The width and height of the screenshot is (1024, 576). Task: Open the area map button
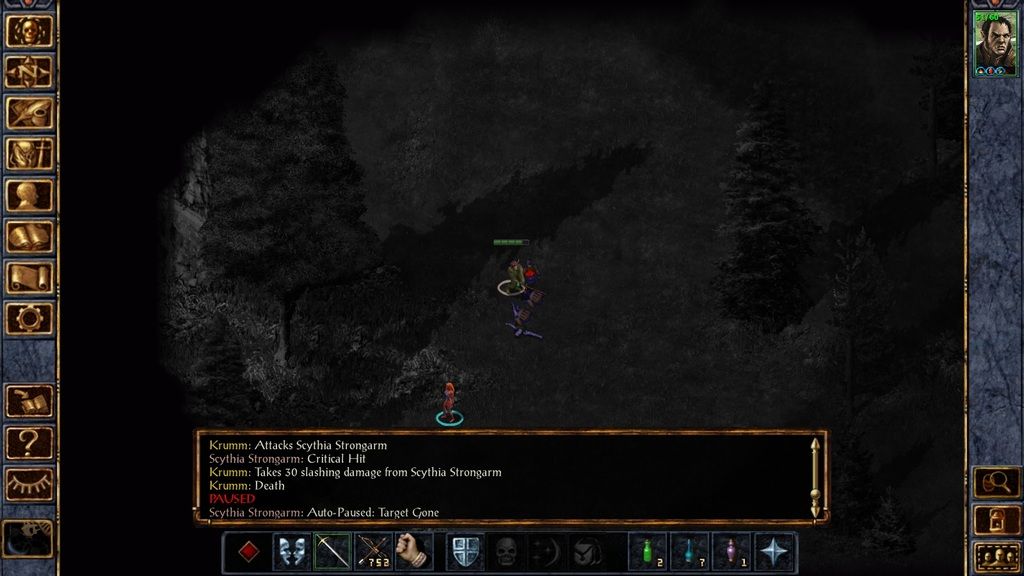pos(29,72)
